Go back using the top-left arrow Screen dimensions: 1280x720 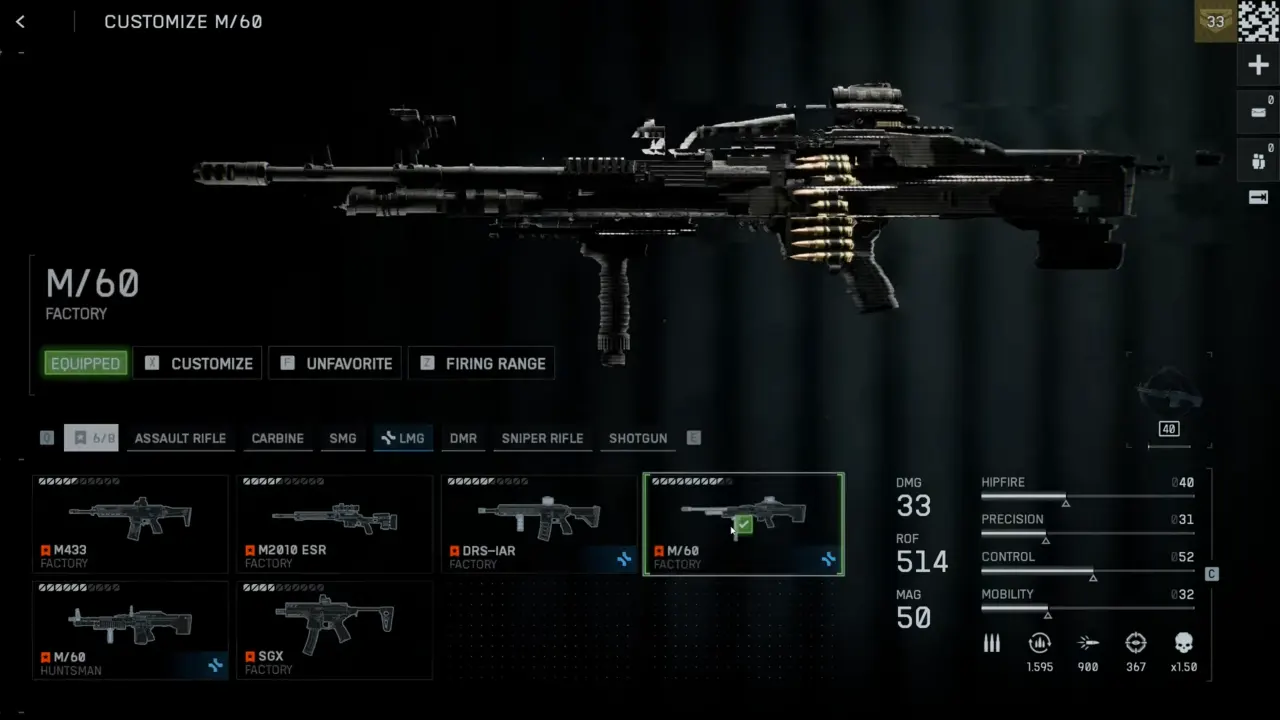[20, 22]
